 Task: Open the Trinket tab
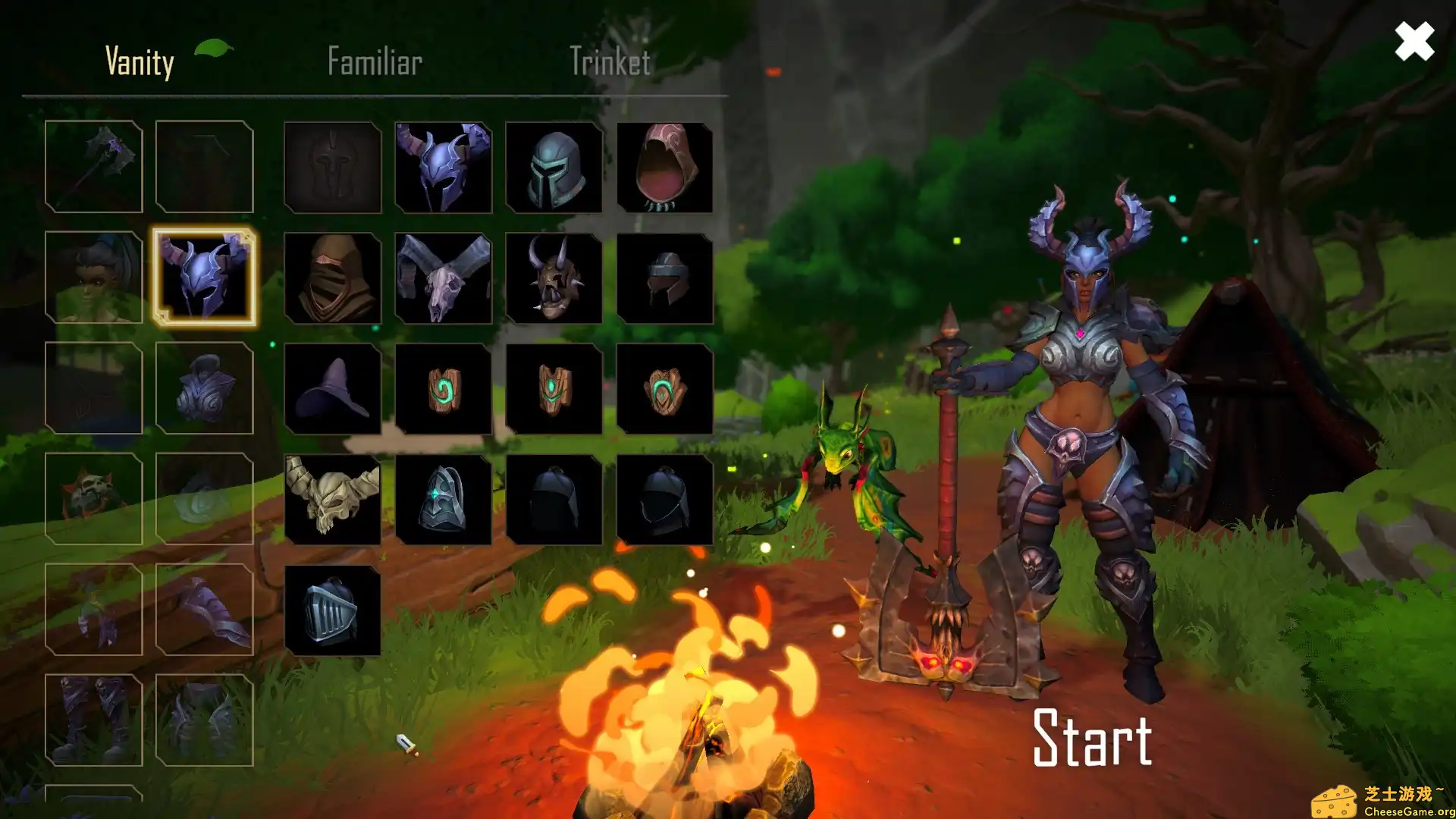point(610,61)
